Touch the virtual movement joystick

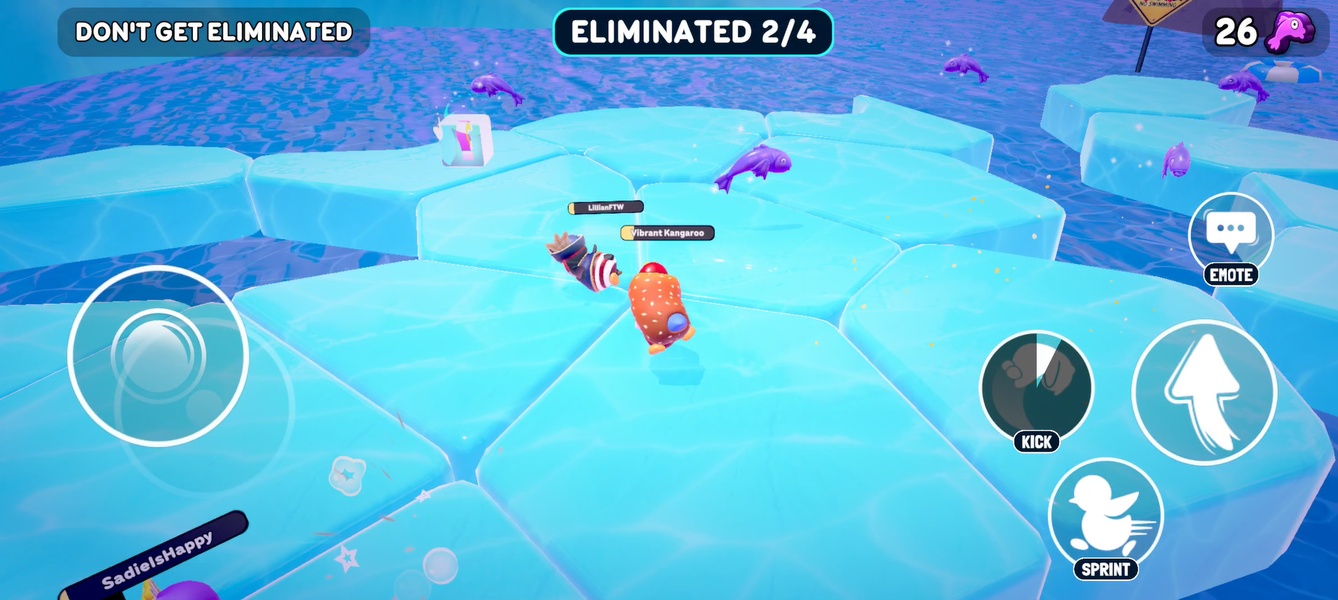pyautogui.click(x=158, y=355)
